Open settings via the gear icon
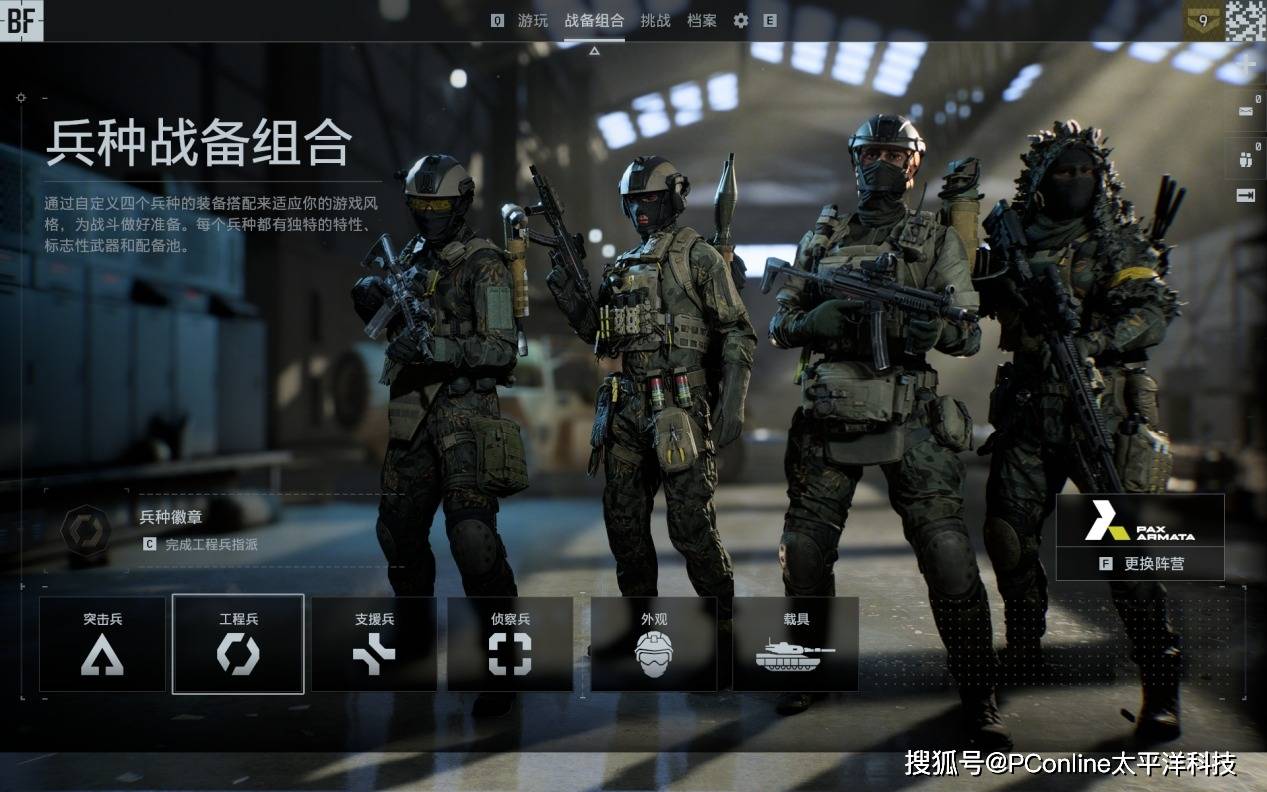The width and height of the screenshot is (1267, 792). [x=741, y=21]
